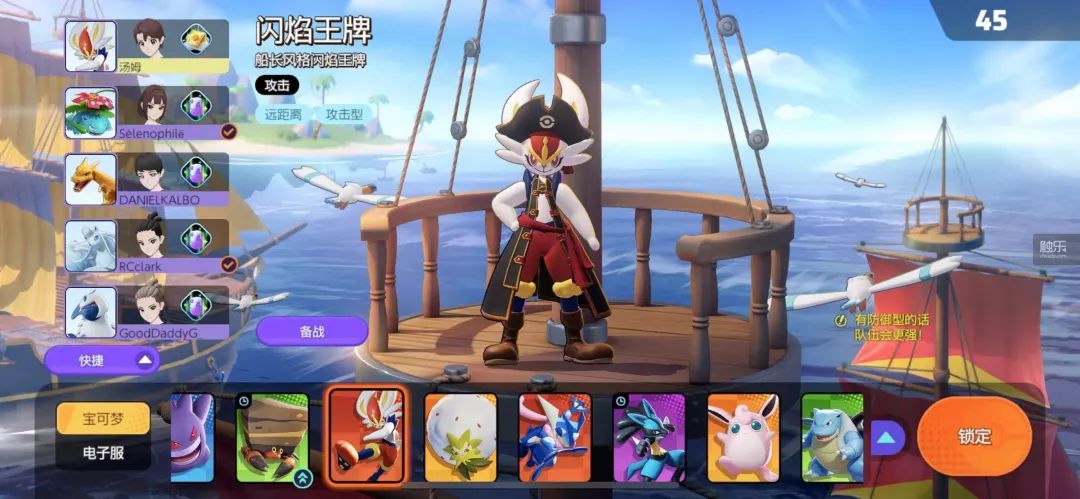
Task: Select the Gengar tile
Action: click(x=192, y=438)
